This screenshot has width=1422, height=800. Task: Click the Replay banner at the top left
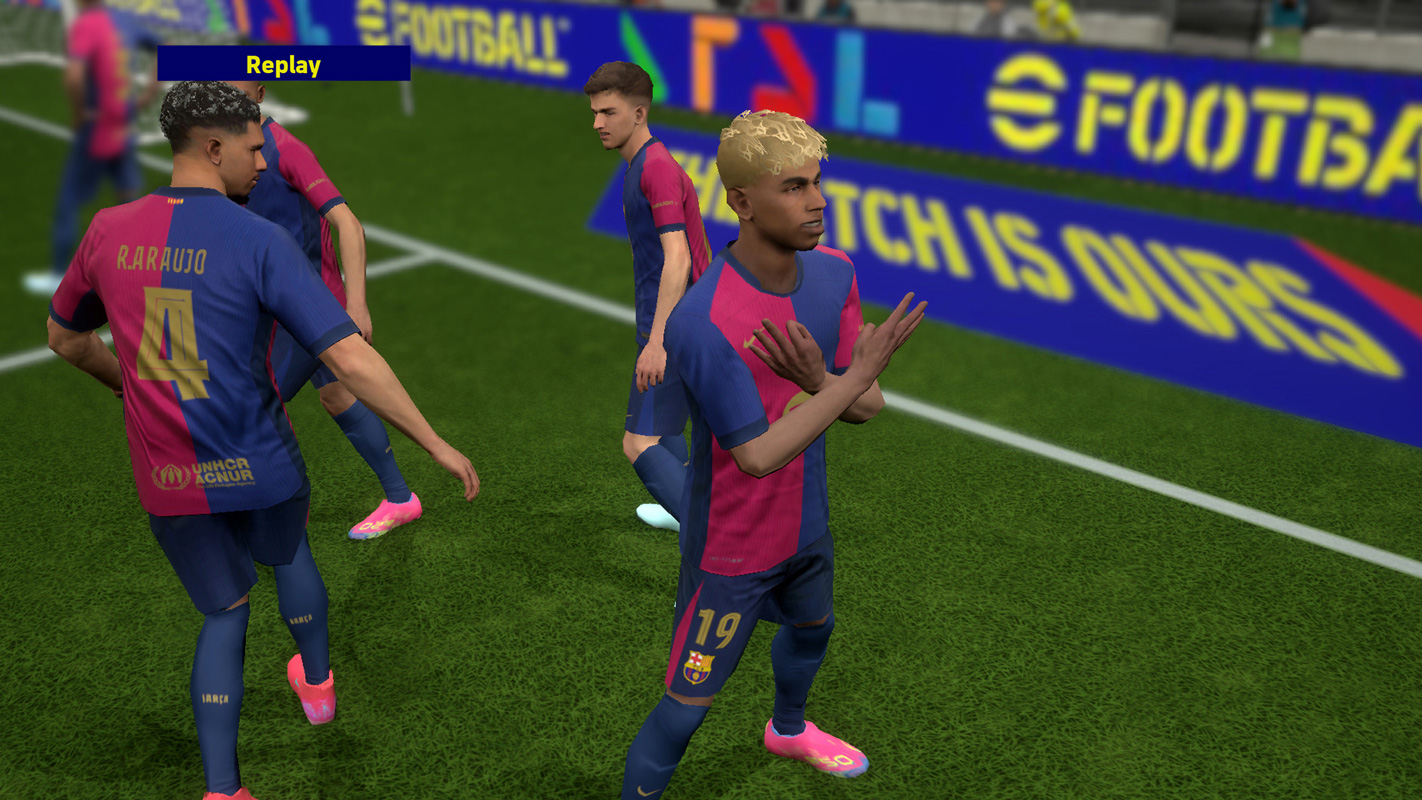pyautogui.click(x=284, y=66)
